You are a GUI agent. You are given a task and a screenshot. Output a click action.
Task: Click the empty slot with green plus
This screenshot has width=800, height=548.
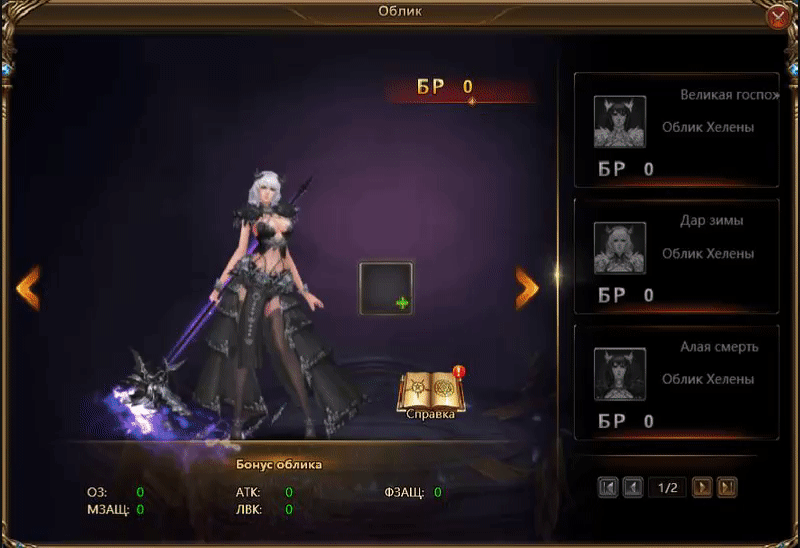click(386, 289)
